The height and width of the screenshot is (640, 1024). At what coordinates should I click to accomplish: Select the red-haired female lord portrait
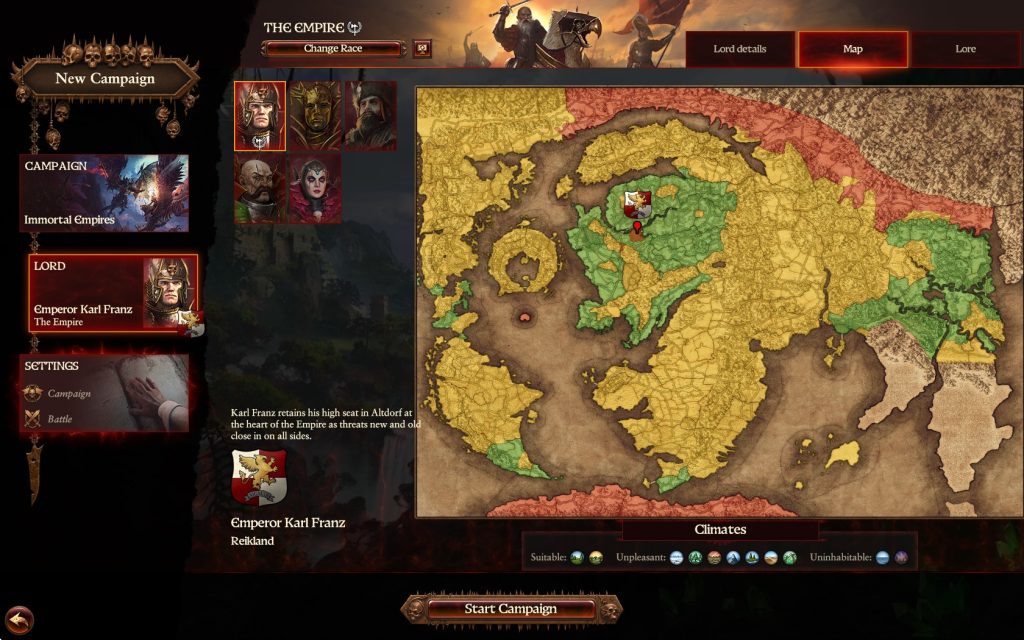(x=314, y=187)
